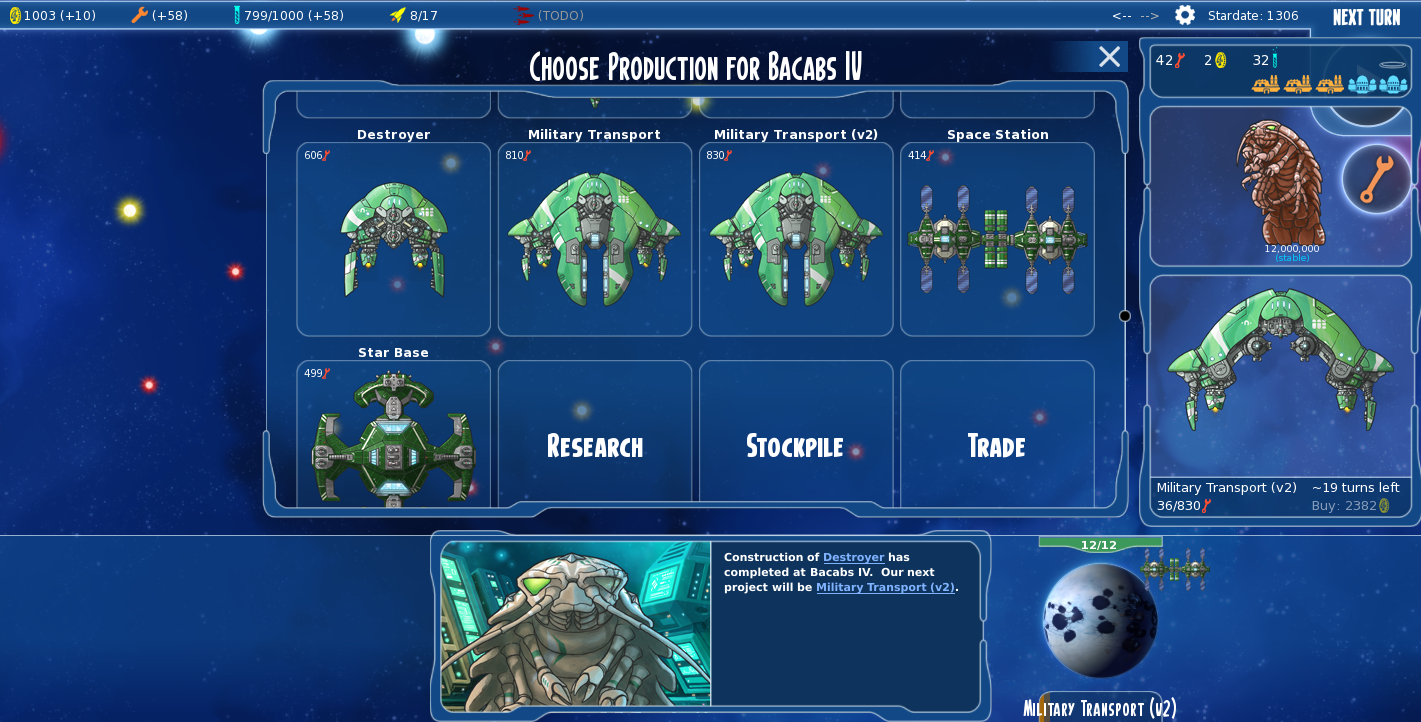This screenshot has width=1421, height=722.
Task: Click the orange wrench production button
Action: coord(1376,179)
